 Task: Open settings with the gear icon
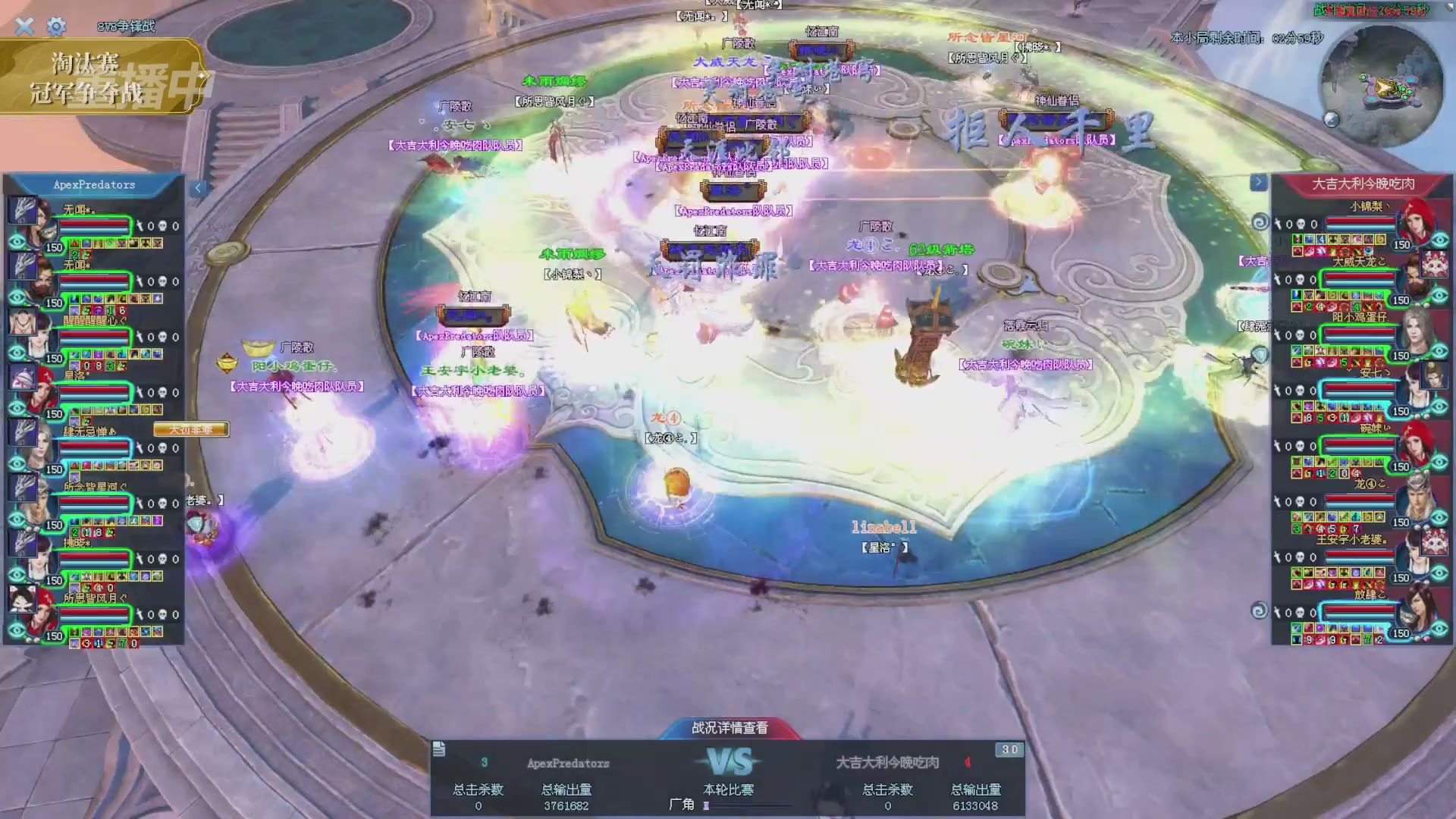(x=56, y=27)
